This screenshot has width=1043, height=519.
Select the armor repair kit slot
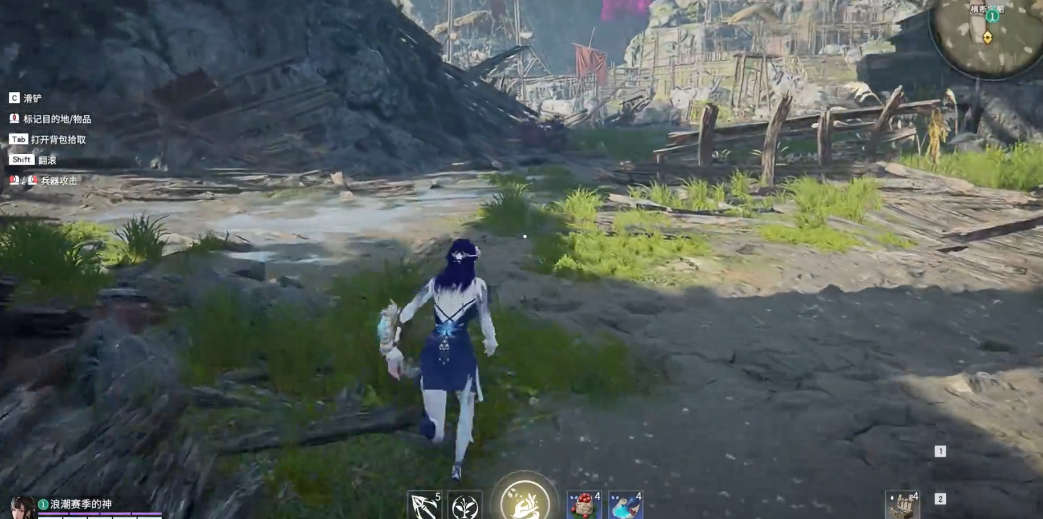(901, 505)
